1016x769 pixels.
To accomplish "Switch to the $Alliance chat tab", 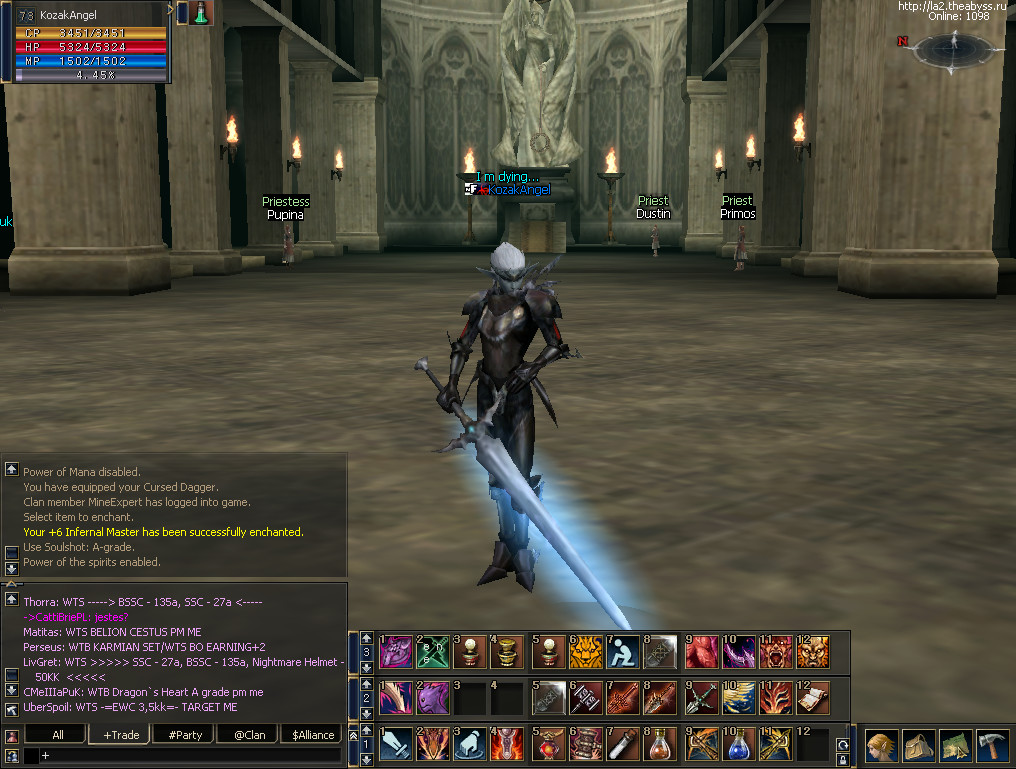I will click(313, 735).
